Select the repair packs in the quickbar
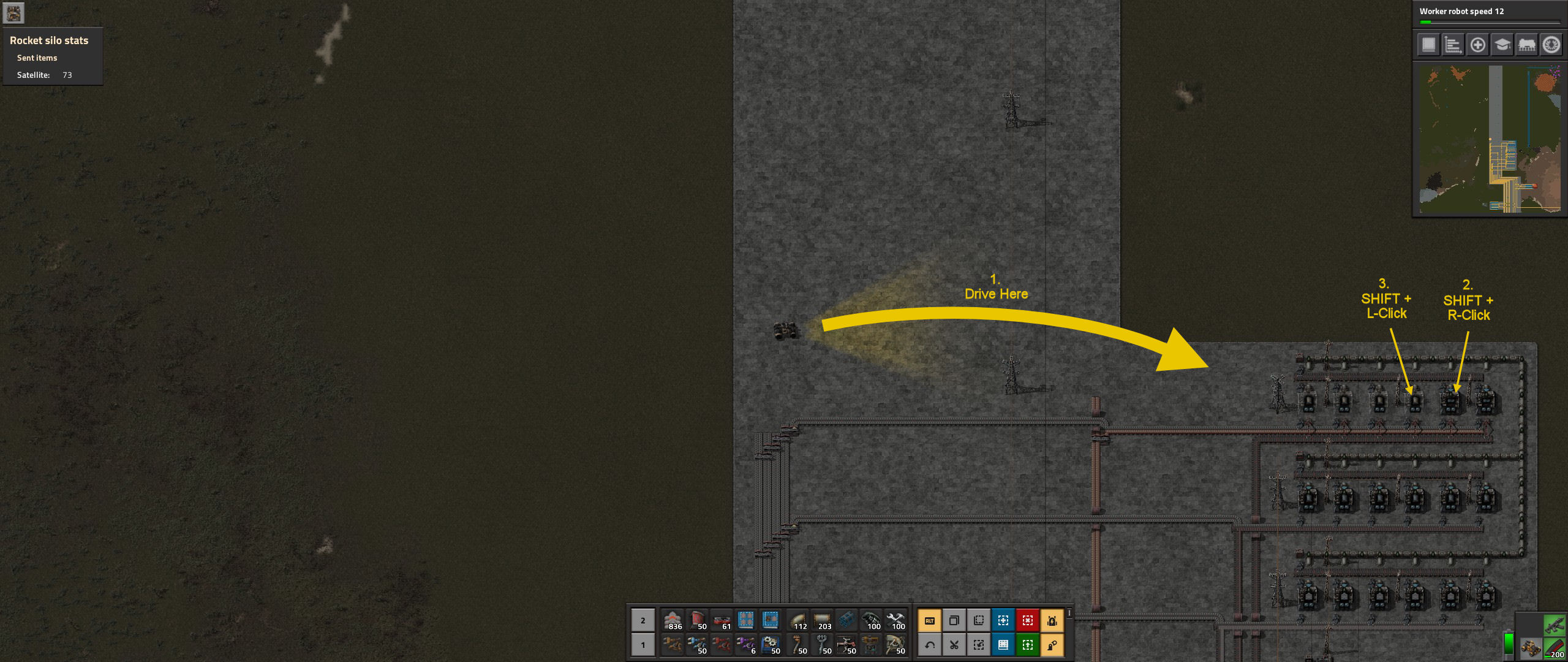 point(897,620)
